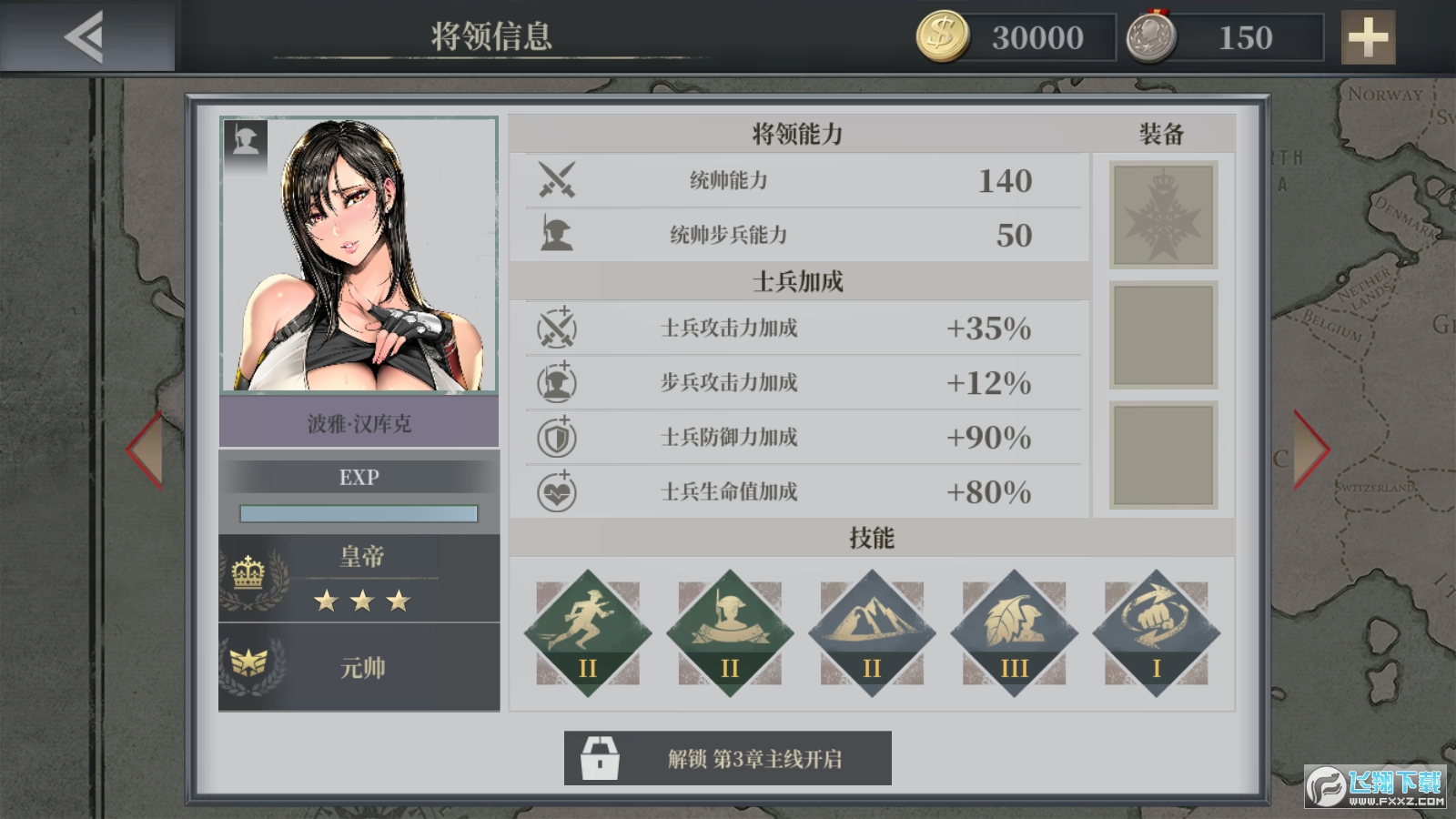The image size is (1456, 819).
Task: Click the banner soldier skill icon marked II
Action: click(x=728, y=628)
